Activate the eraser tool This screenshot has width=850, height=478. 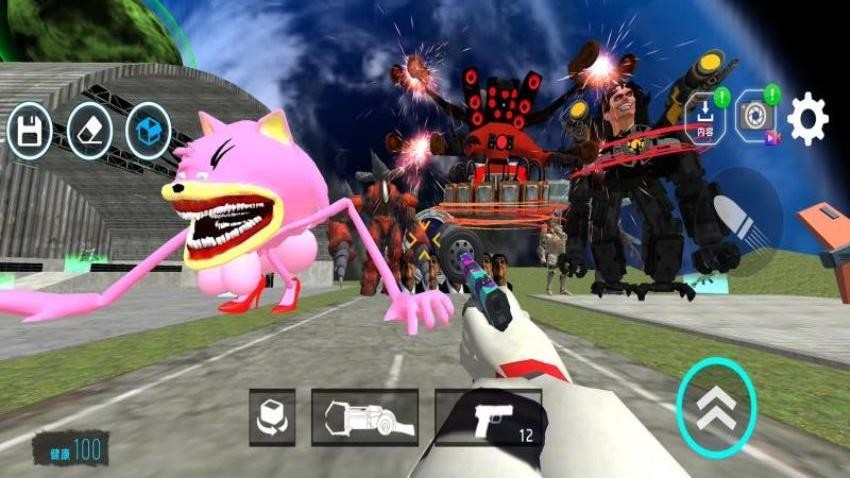[89, 131]
